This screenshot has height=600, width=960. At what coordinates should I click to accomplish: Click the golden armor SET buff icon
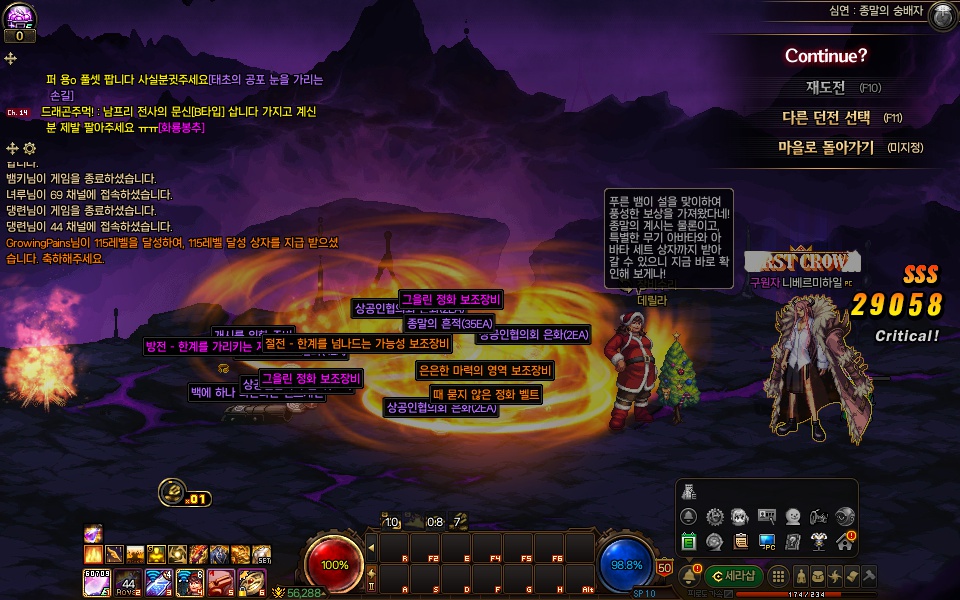262,554
